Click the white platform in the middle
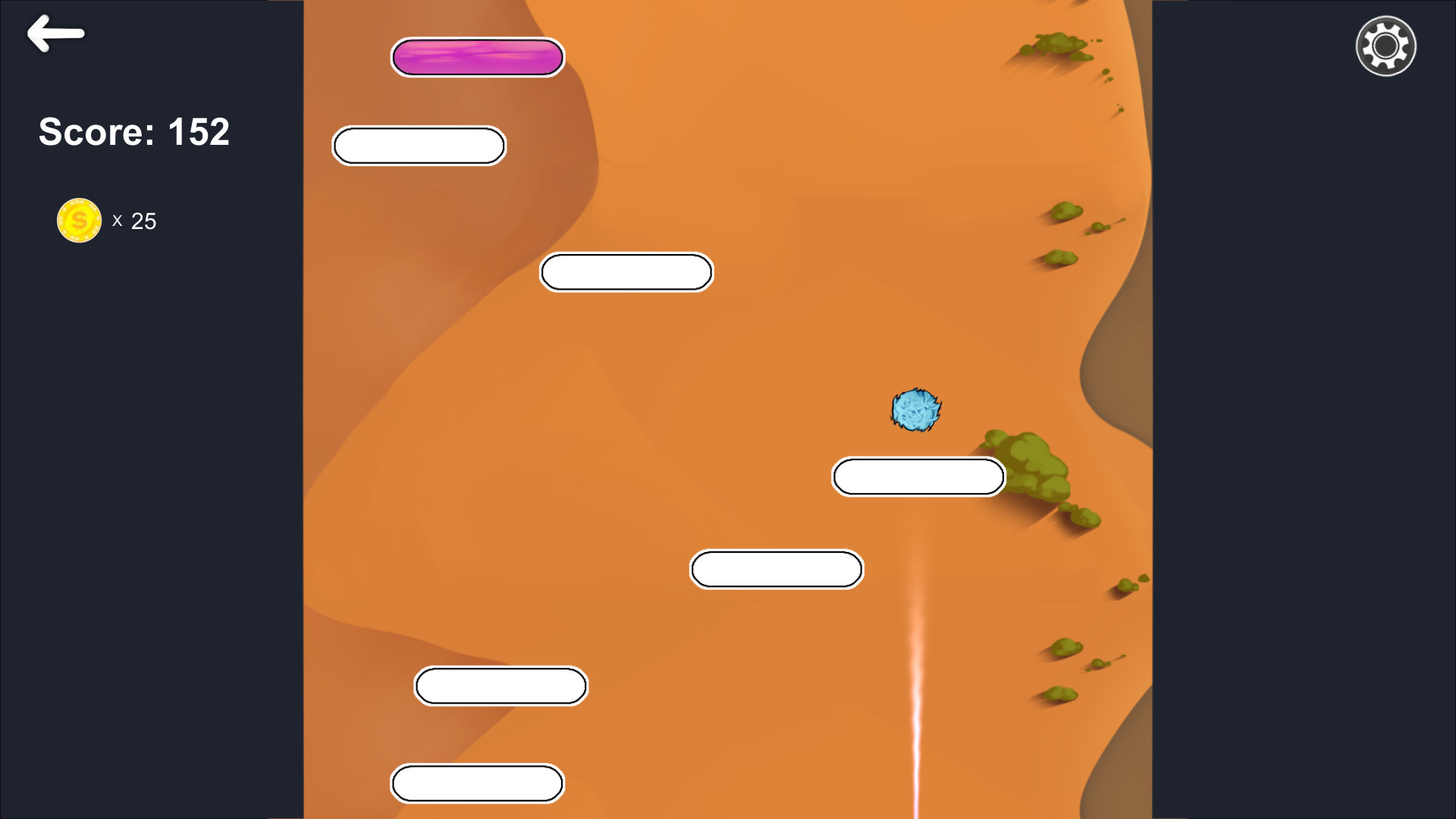The width and height of the screenshot is (1456, 819). coord(626,271)
